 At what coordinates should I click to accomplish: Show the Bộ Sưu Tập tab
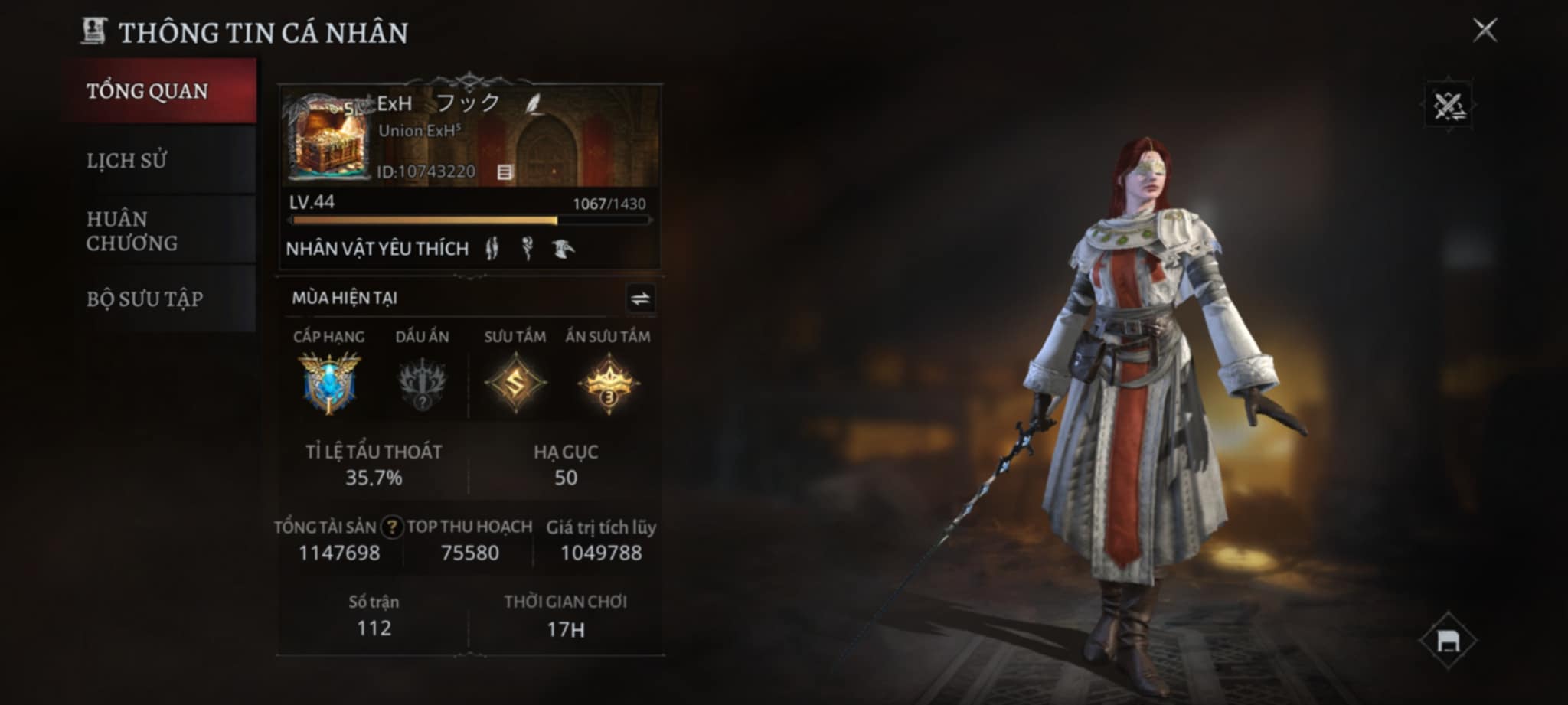(x=158, y=299)
